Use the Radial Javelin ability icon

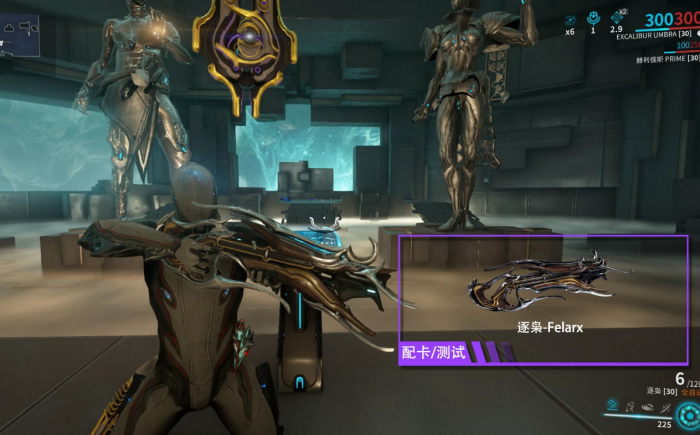646,406
